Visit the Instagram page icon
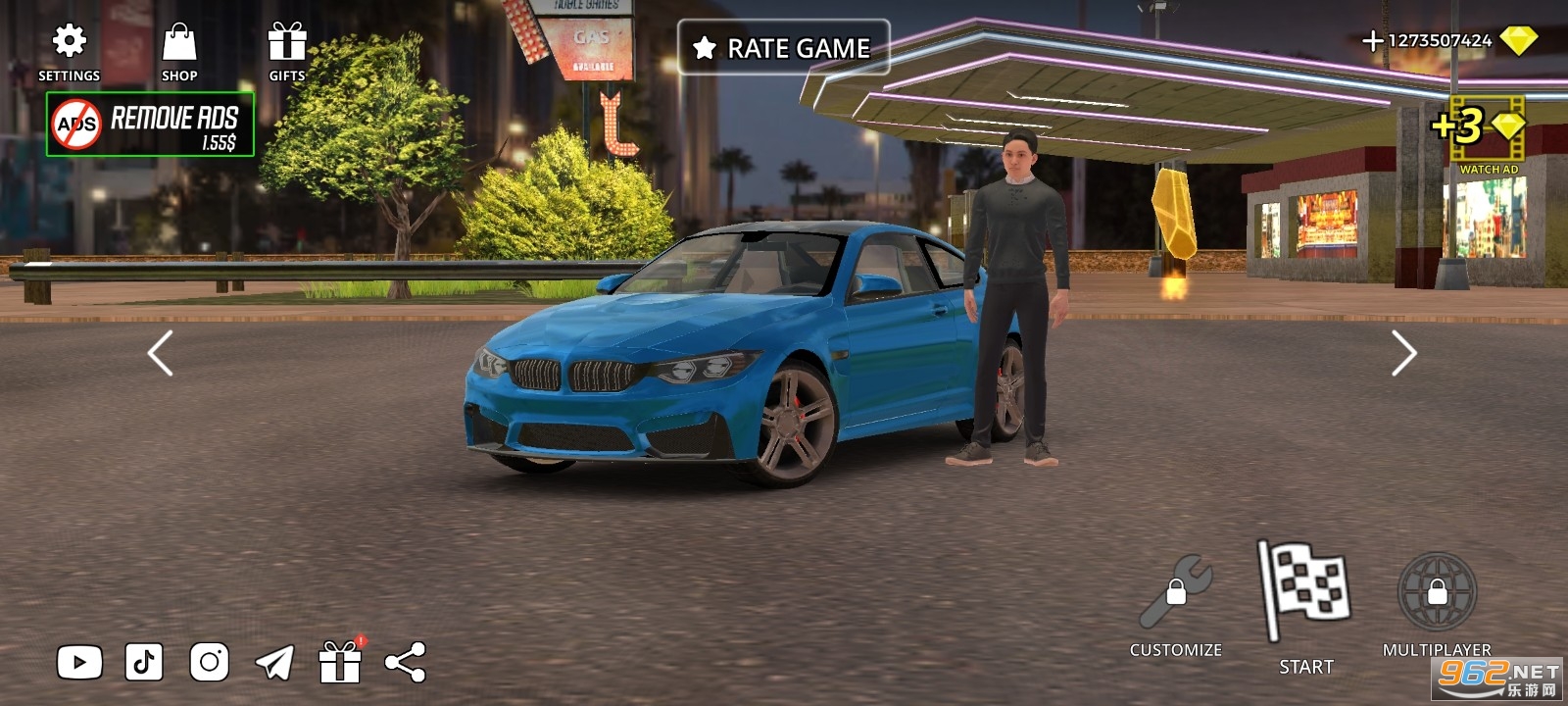The image size is (1568, 706). [209, 663]
